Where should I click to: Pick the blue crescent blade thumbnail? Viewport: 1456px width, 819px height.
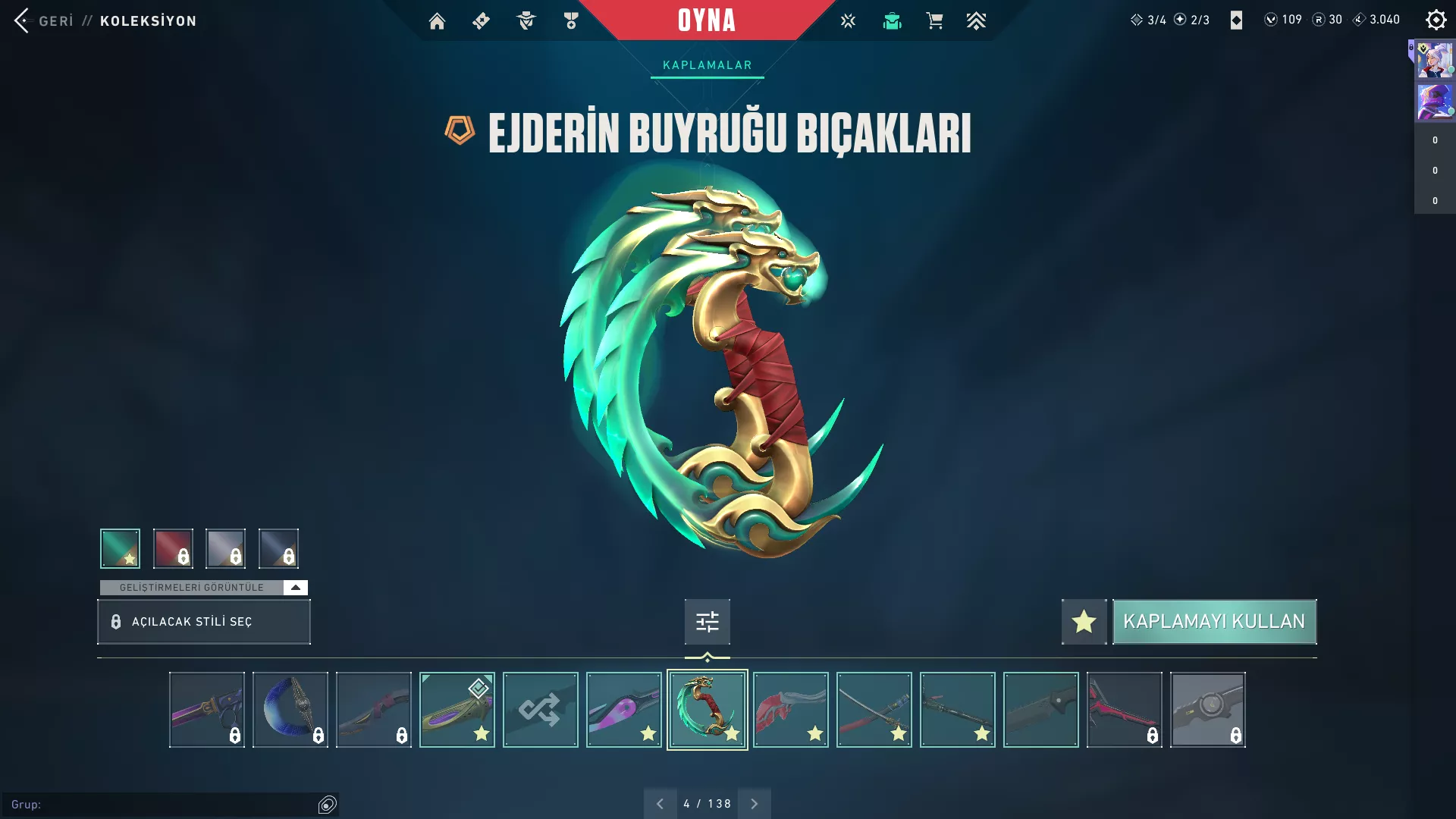point(290,710)
